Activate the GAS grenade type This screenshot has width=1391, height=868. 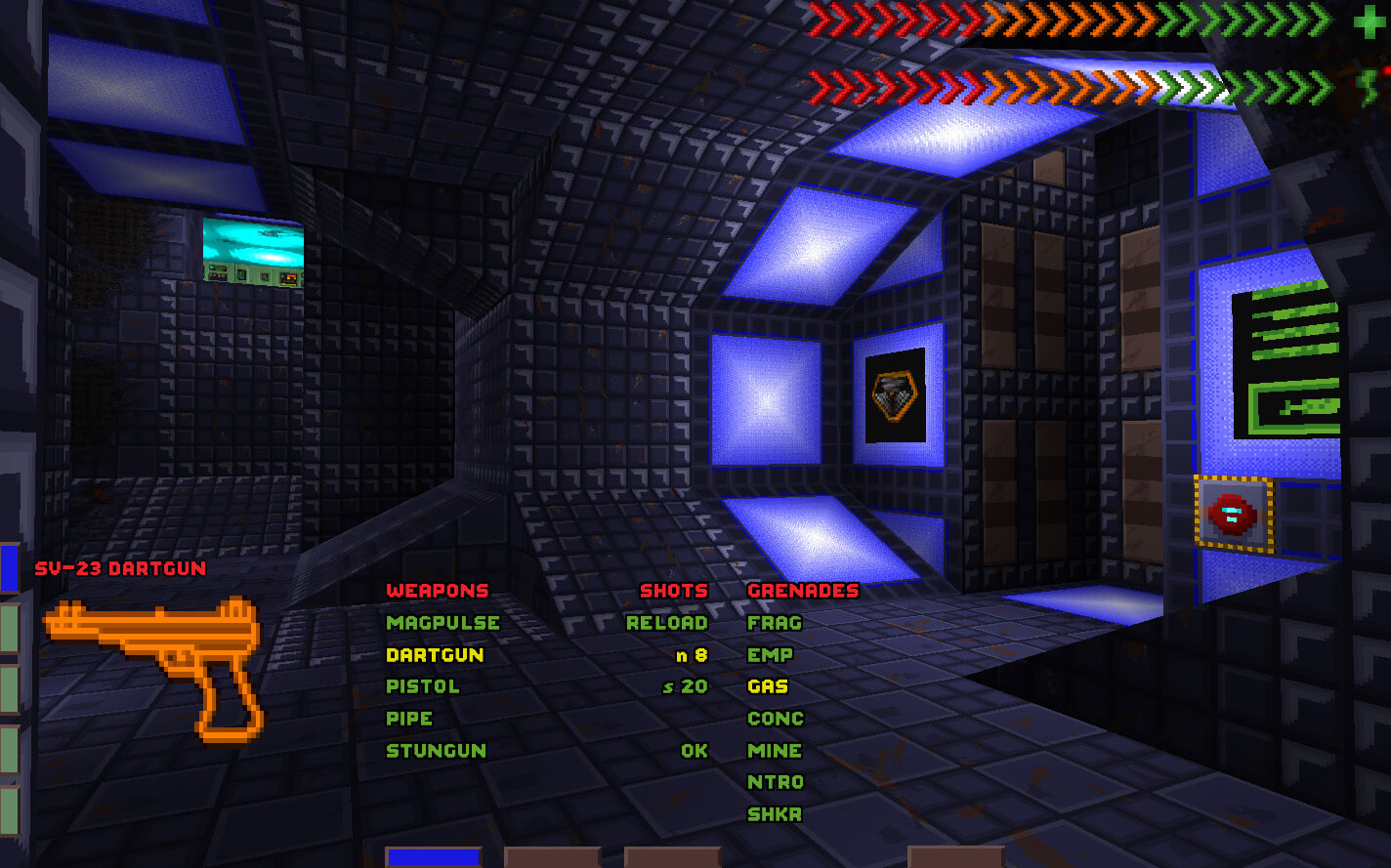(x=771, y=686)
